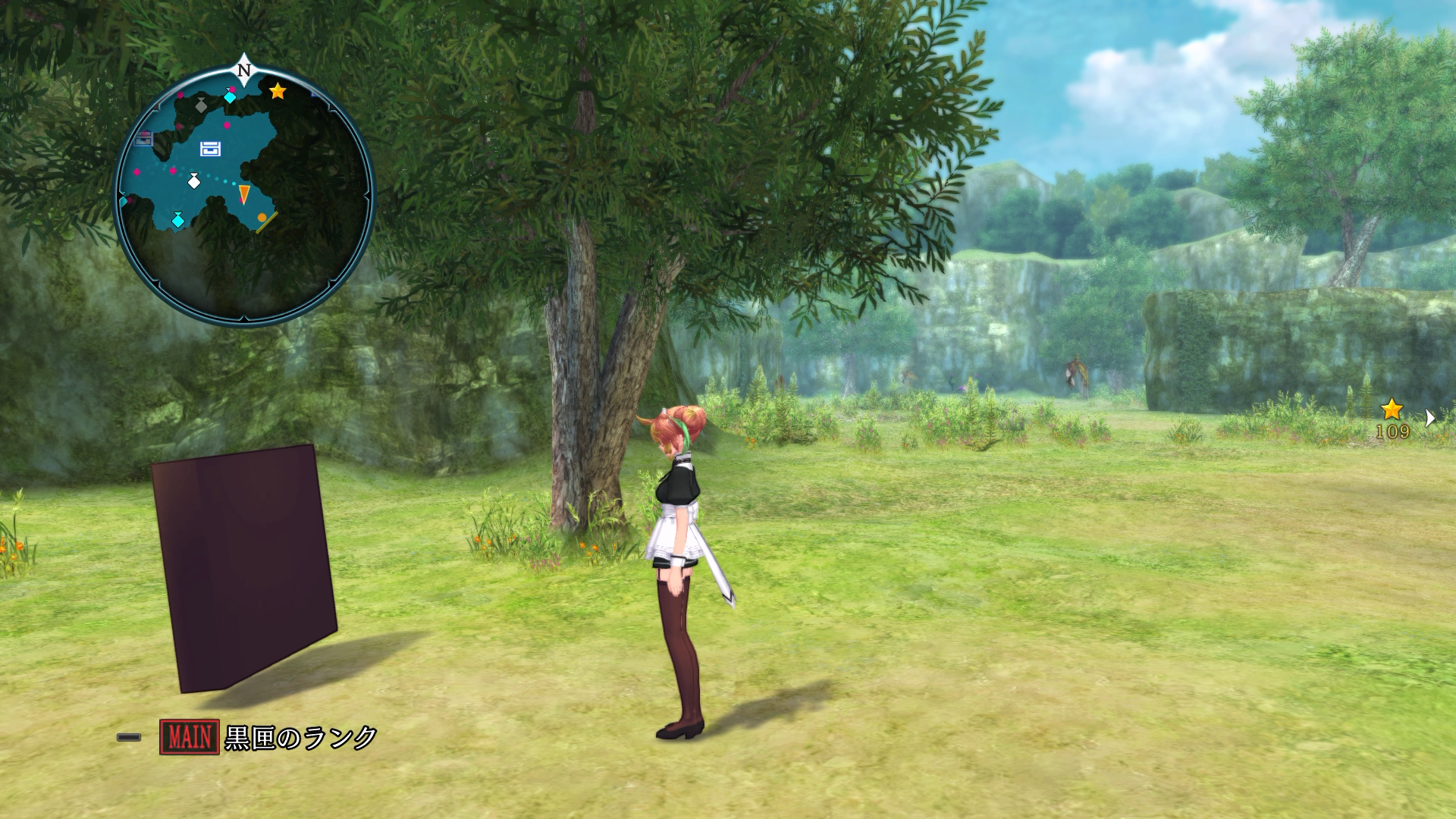1456x819 pixels.
Task: Select the orange circle marker on minimap
Action: pyautogui.click(x=262, y=218)
